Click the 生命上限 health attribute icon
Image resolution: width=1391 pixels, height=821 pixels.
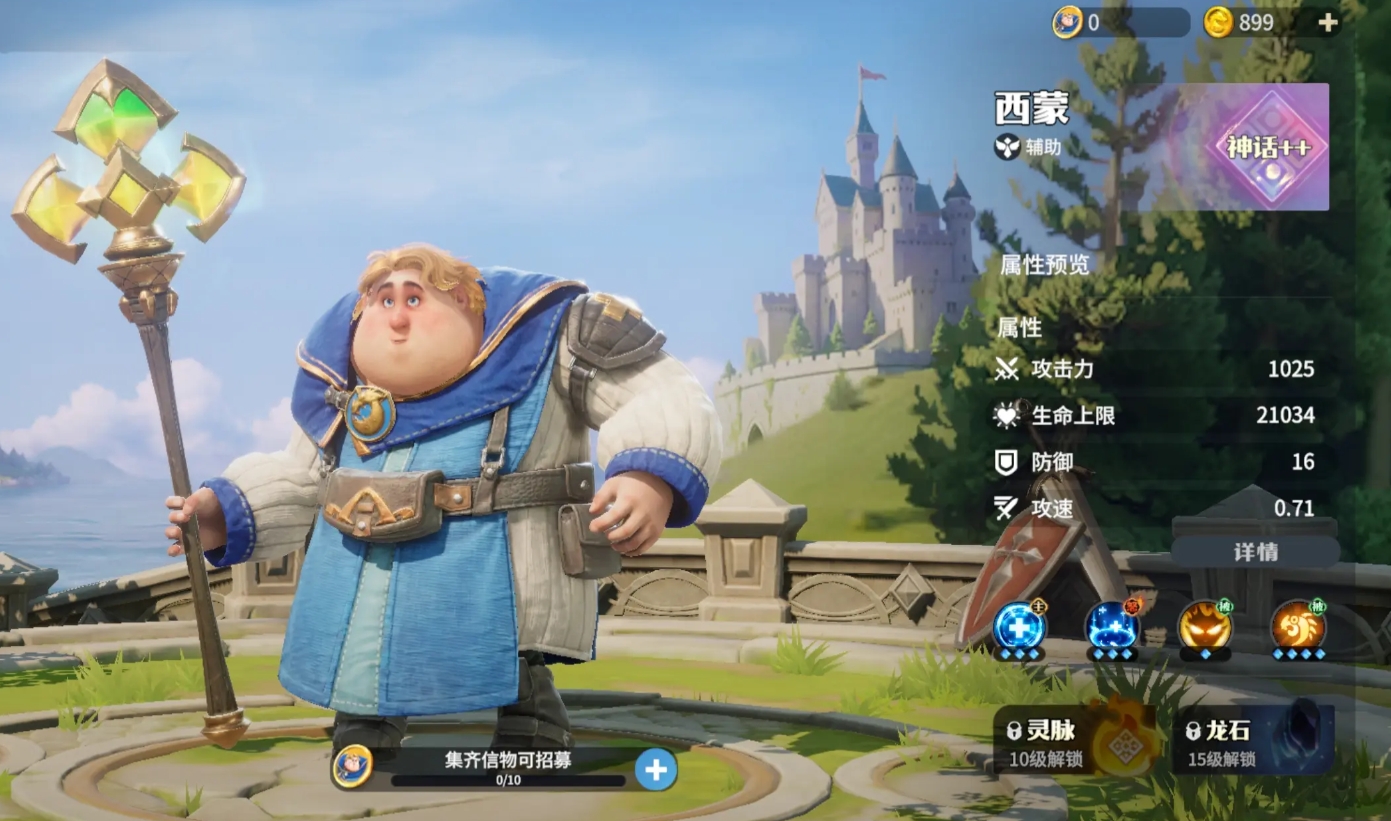1008,416
